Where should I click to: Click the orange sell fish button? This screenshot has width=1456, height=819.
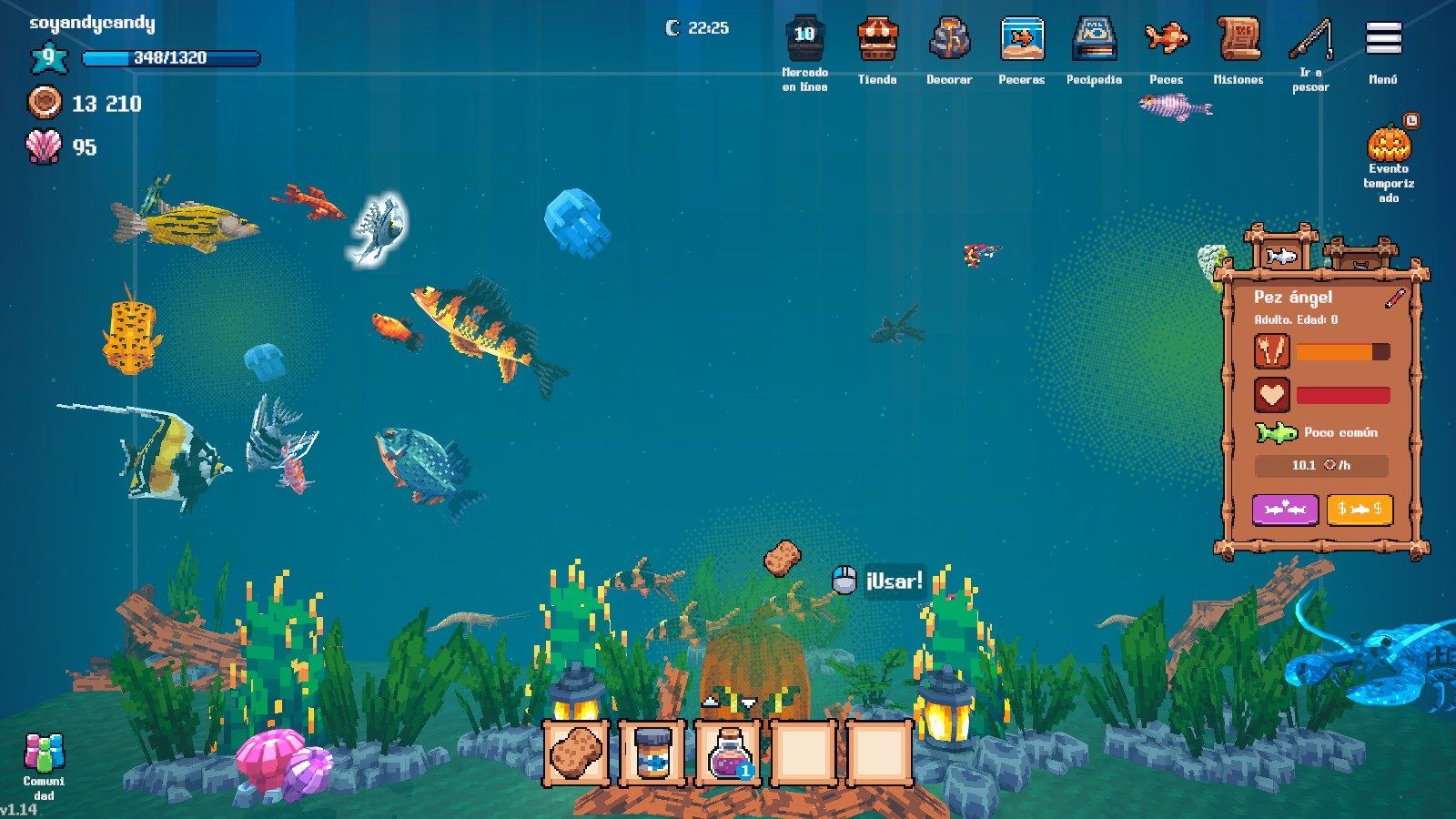[1360, 510]
